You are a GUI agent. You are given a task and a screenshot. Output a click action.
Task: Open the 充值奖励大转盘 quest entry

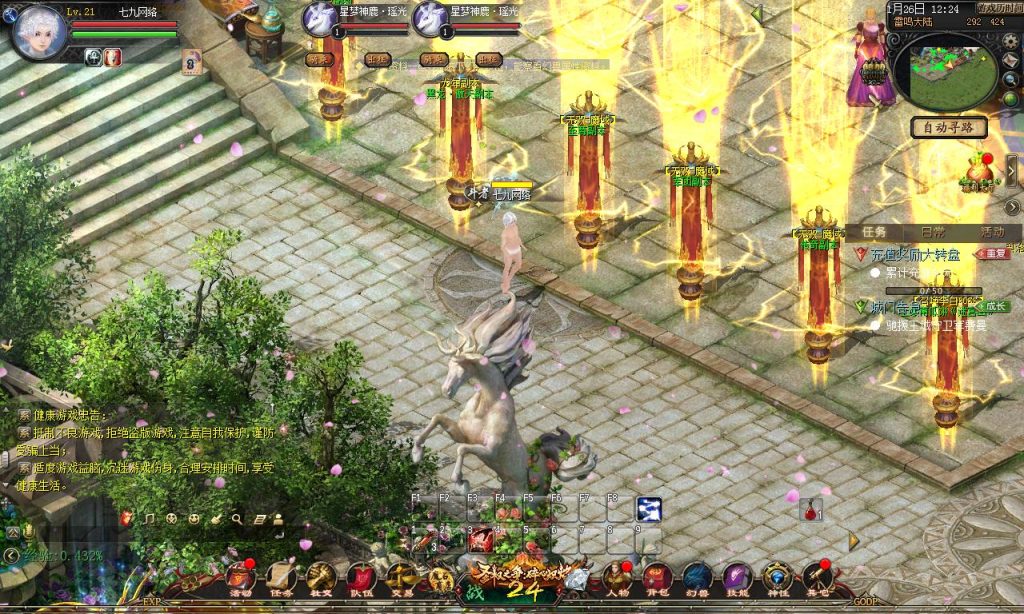pyautogui.click(x=914, y=254)
